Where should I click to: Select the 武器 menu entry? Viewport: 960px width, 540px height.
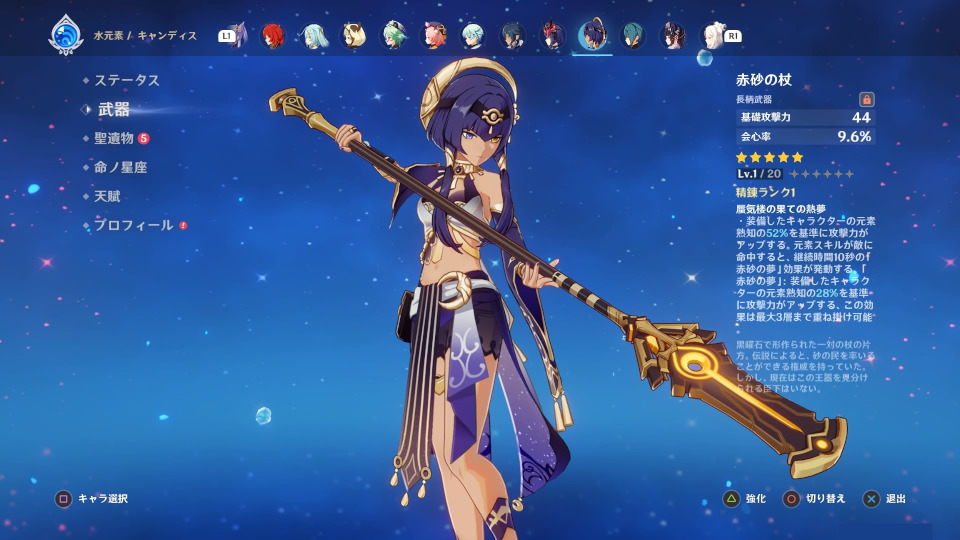[x=114, y=109]
